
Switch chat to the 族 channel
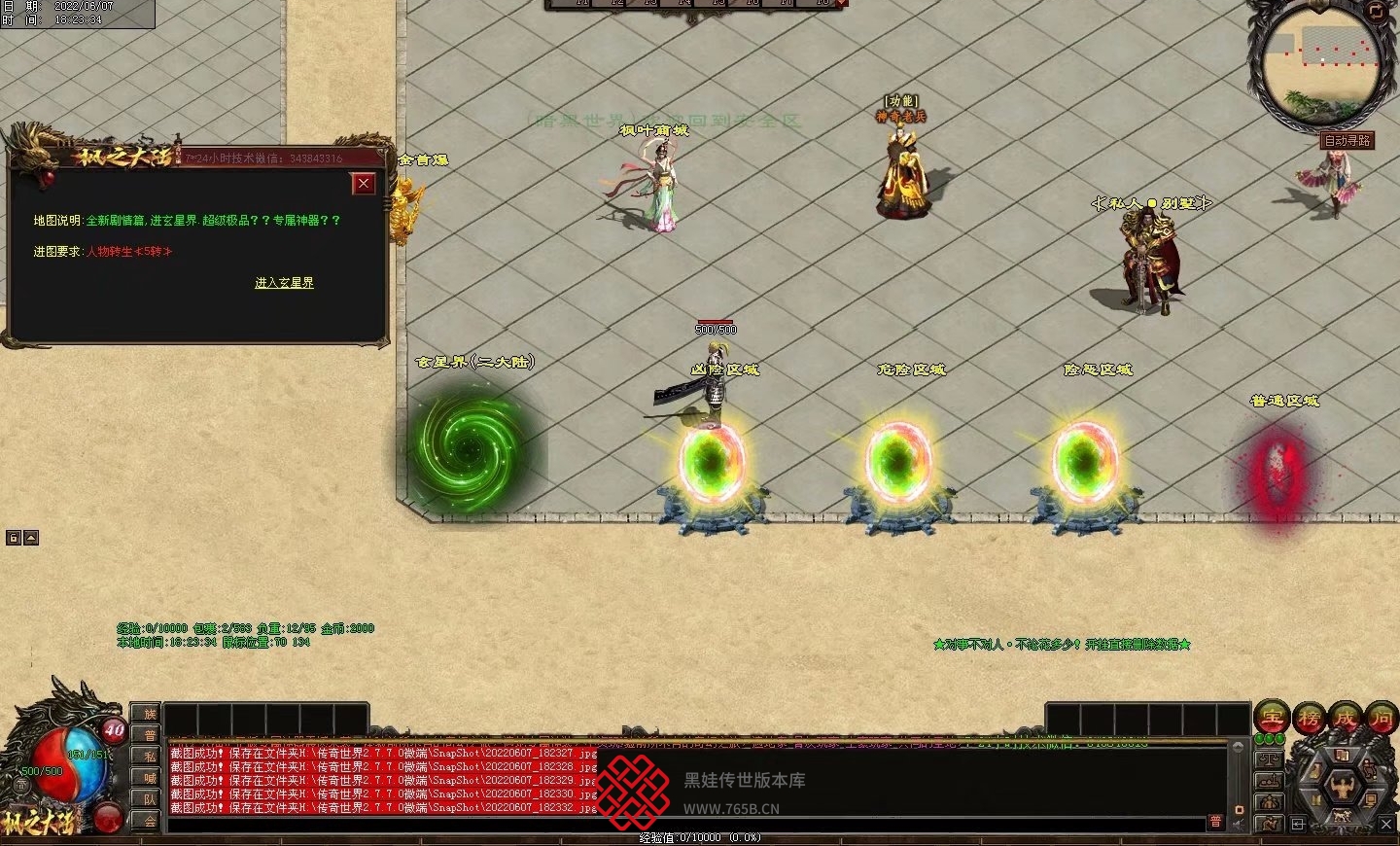(150, 715)
